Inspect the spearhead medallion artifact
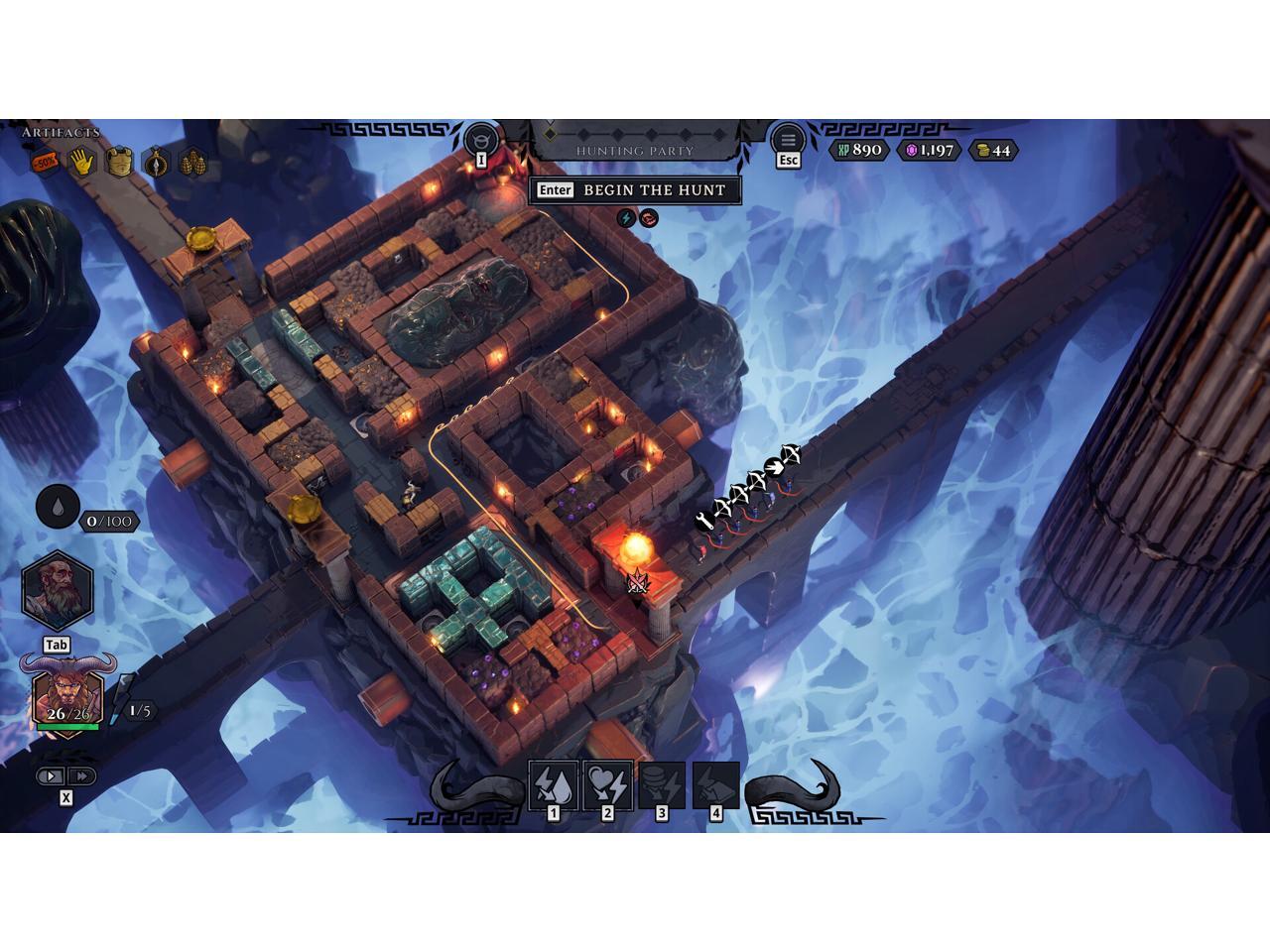 [157, 162]
